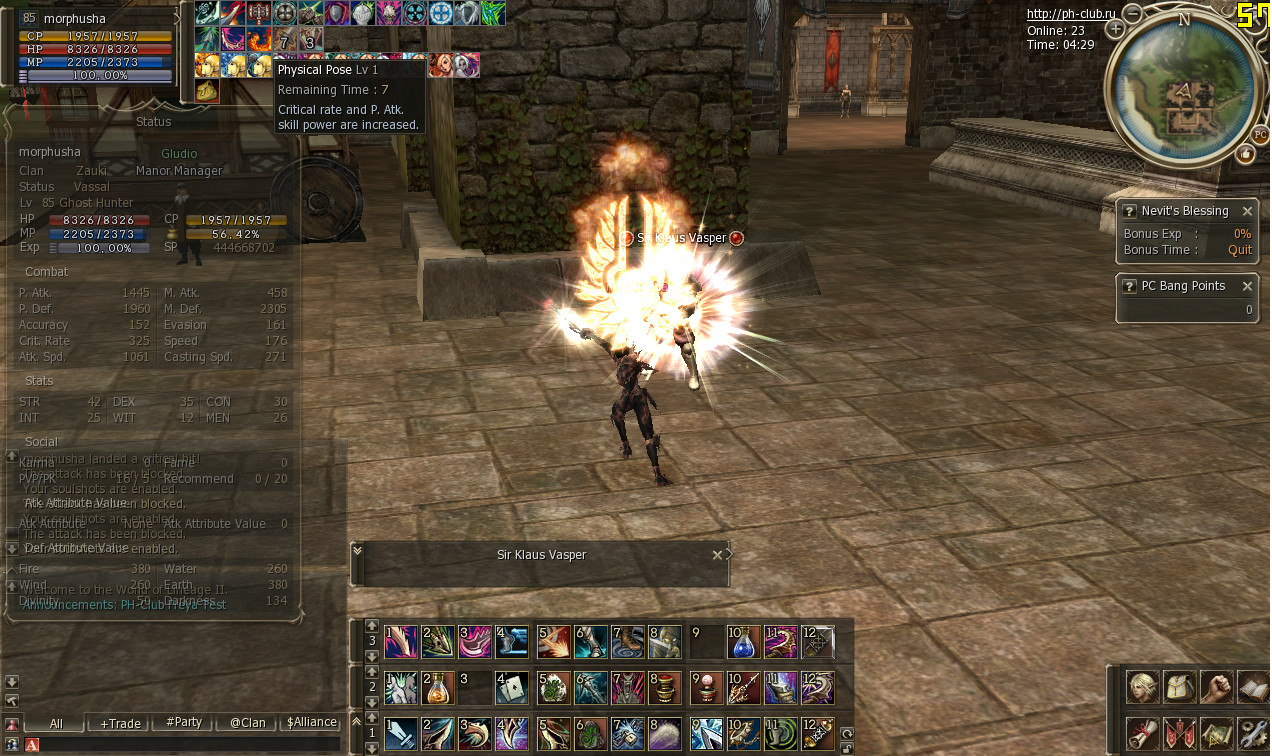Open system settings wrench and gears icon
Viewport: 1272px width, 756px height.
click(1252, 733)
